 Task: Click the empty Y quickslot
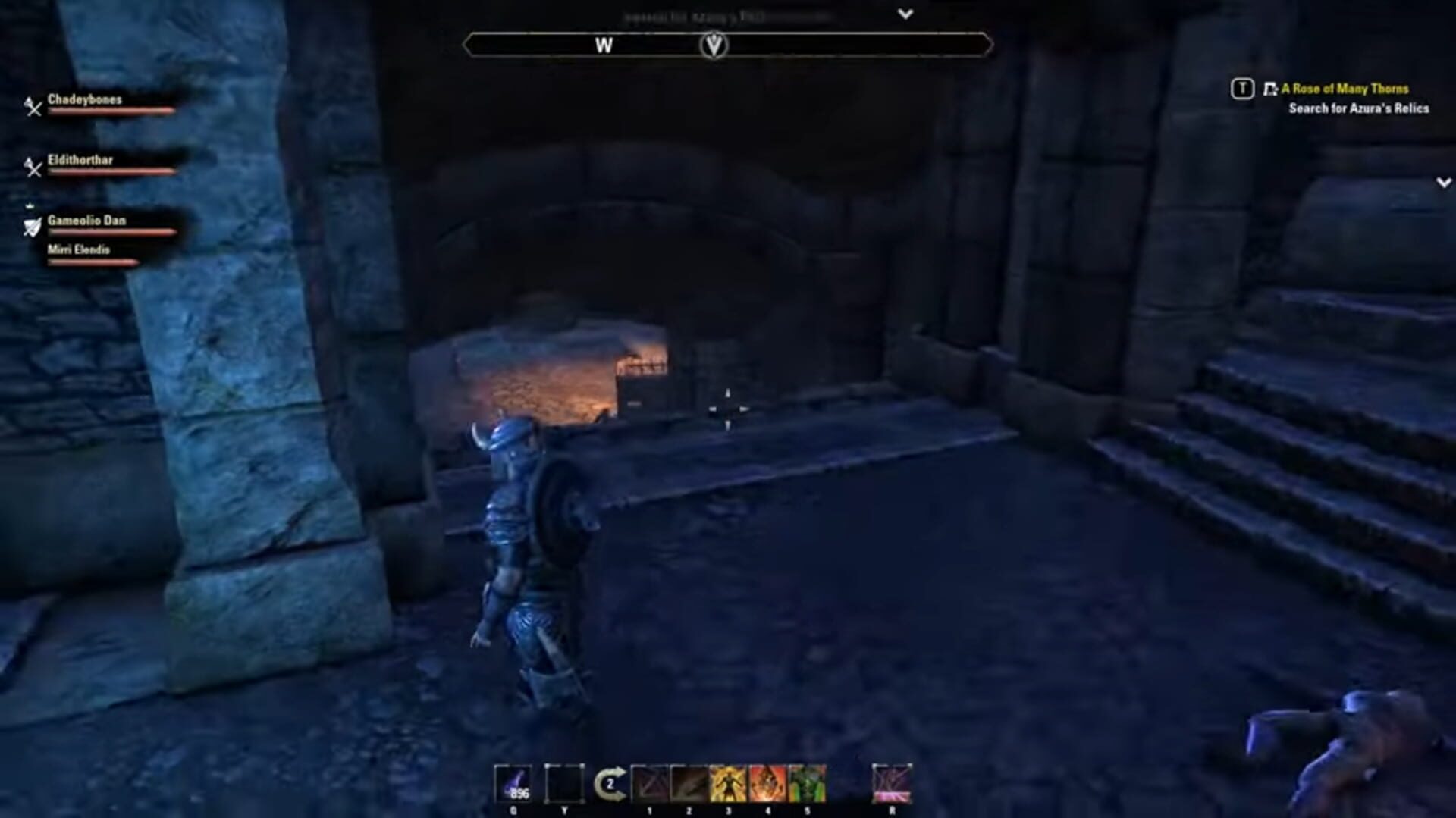pyautogui.click(x=565, y=781)
